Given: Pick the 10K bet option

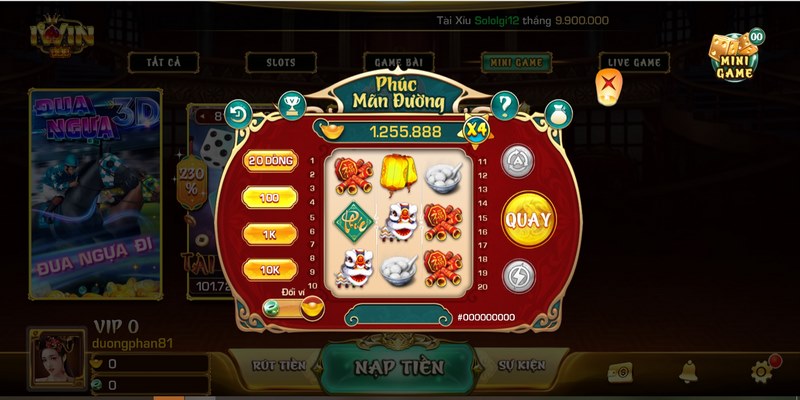Looking at the screenshot, I should [x=270, y=270].
